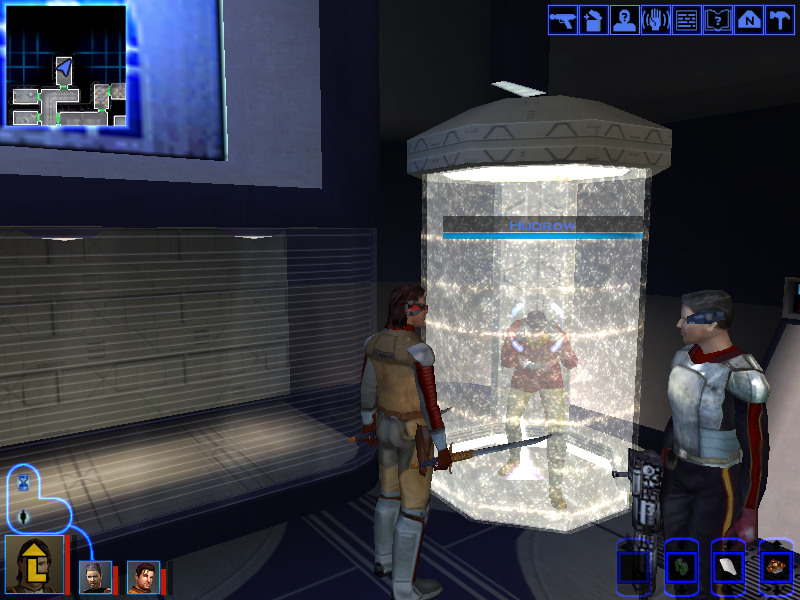
Task: Open the Character sheet silhouette icon
Action: [625, 20]
